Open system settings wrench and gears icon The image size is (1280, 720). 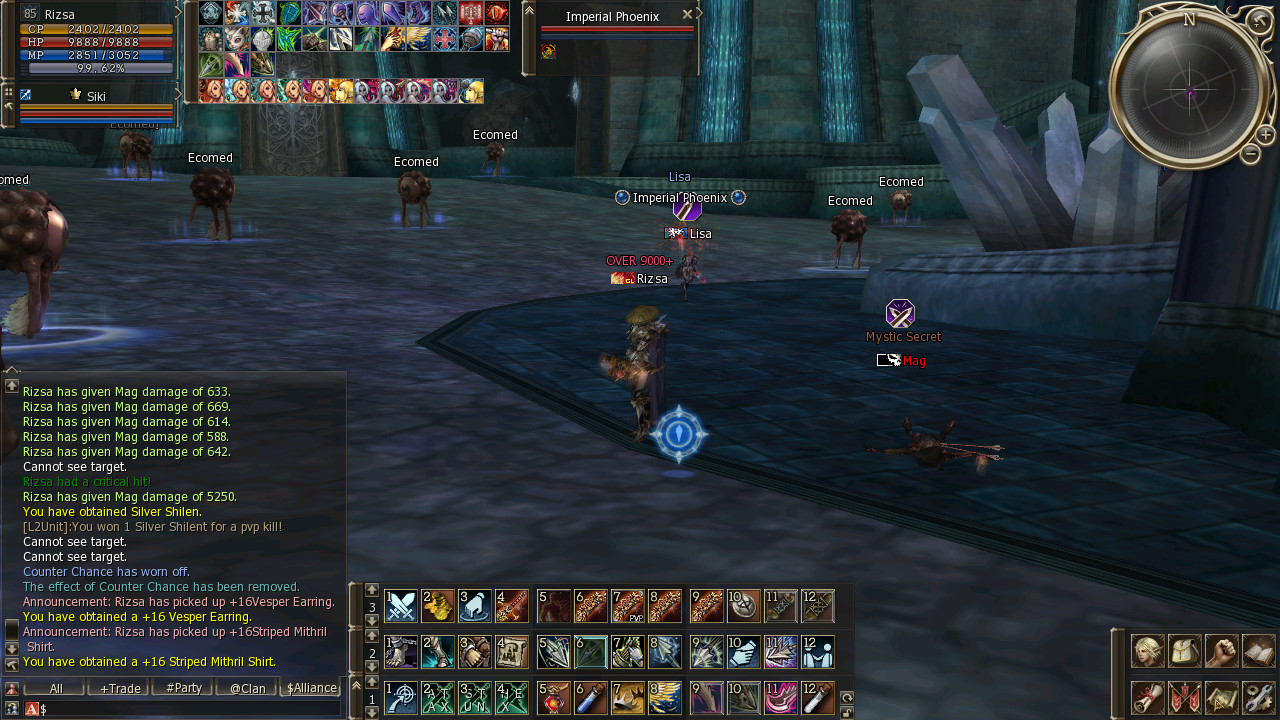tap(1258, 697)
